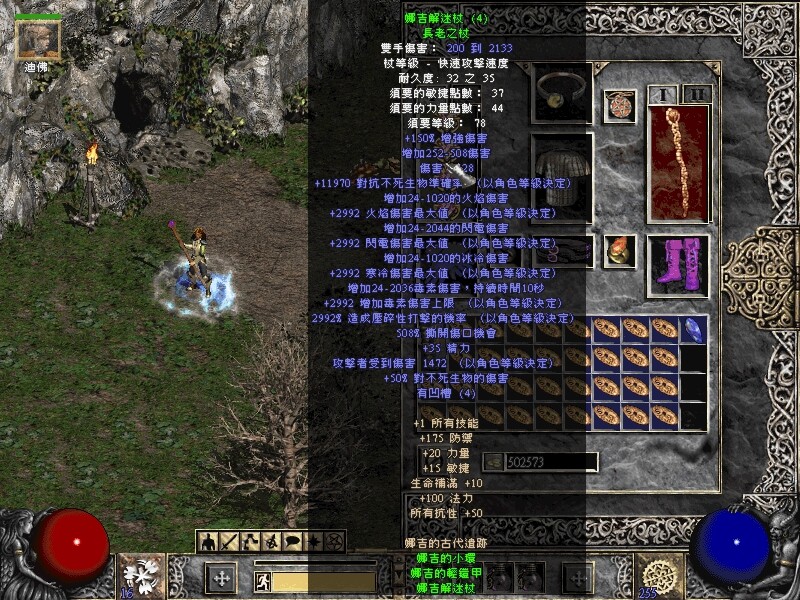Select the orange ring beside the boots
Image resolution: width=800 pixels, height=600 pixels.
tap(618, 250)
